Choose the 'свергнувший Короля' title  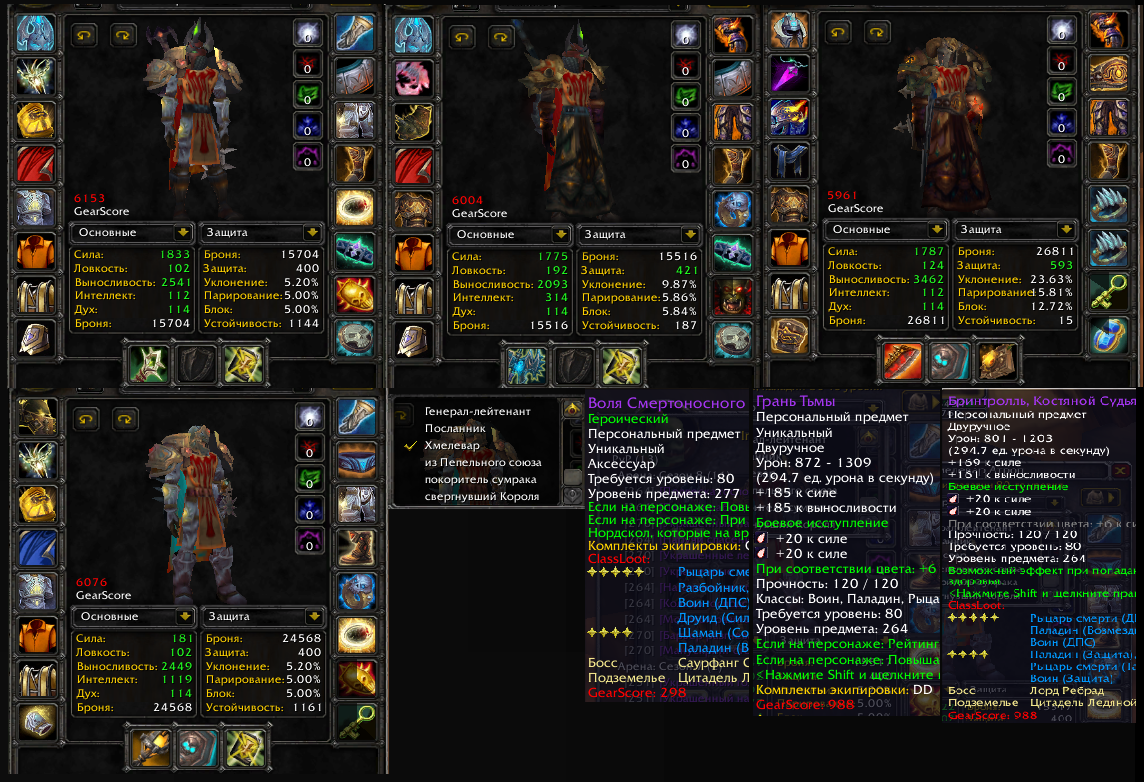pyautogui.click(x=481, y=496)
